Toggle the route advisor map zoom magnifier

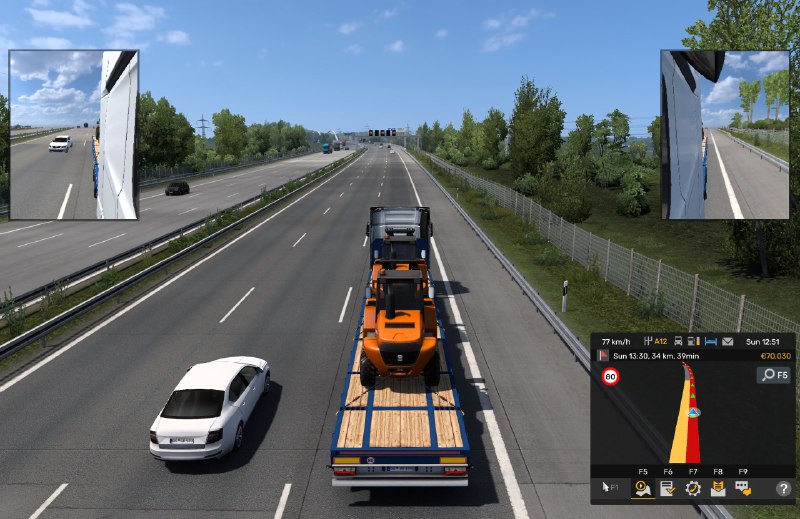point(772,375)
